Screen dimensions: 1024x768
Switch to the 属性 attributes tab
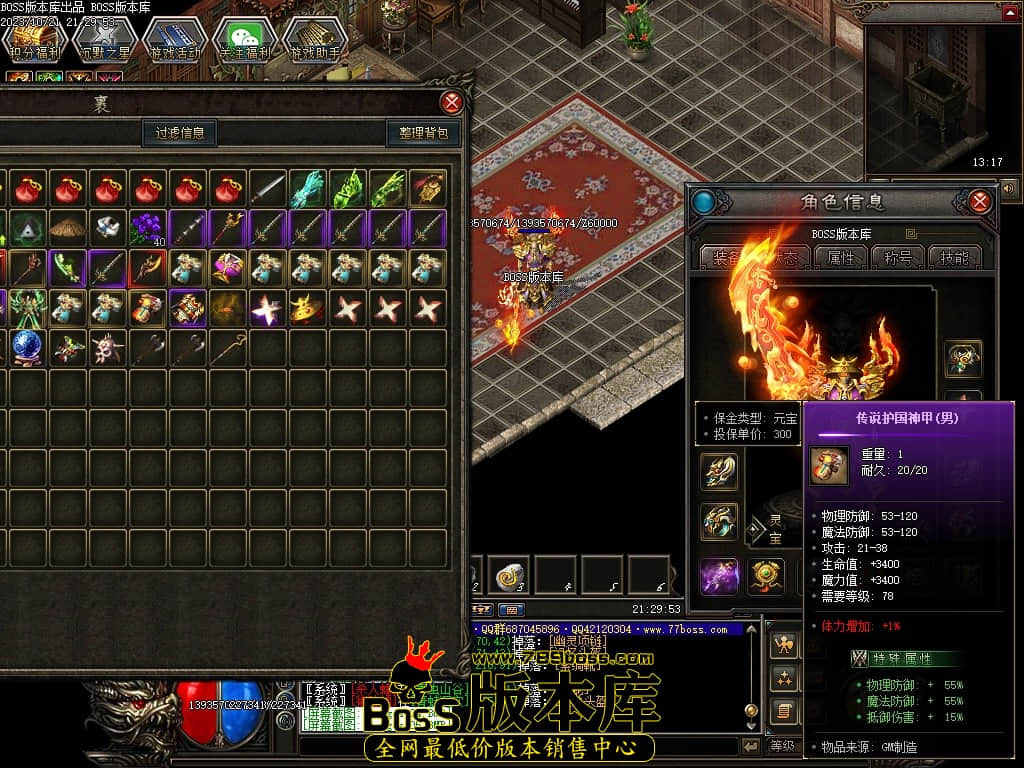(841, 257)
